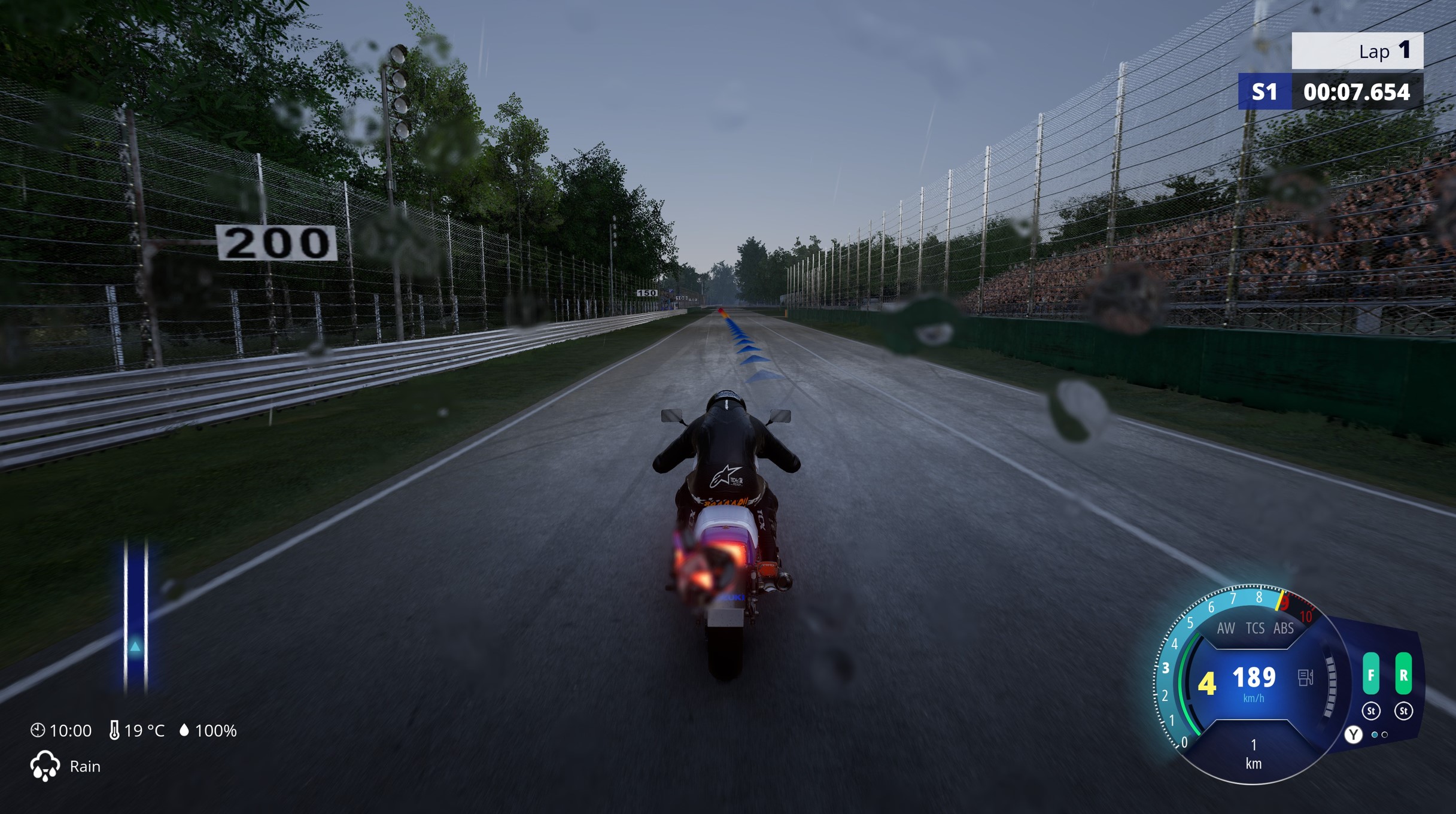Click the ABS indicator on the dash
1456x814 pixels.
pyautogui.click(x=1284, y=628)
